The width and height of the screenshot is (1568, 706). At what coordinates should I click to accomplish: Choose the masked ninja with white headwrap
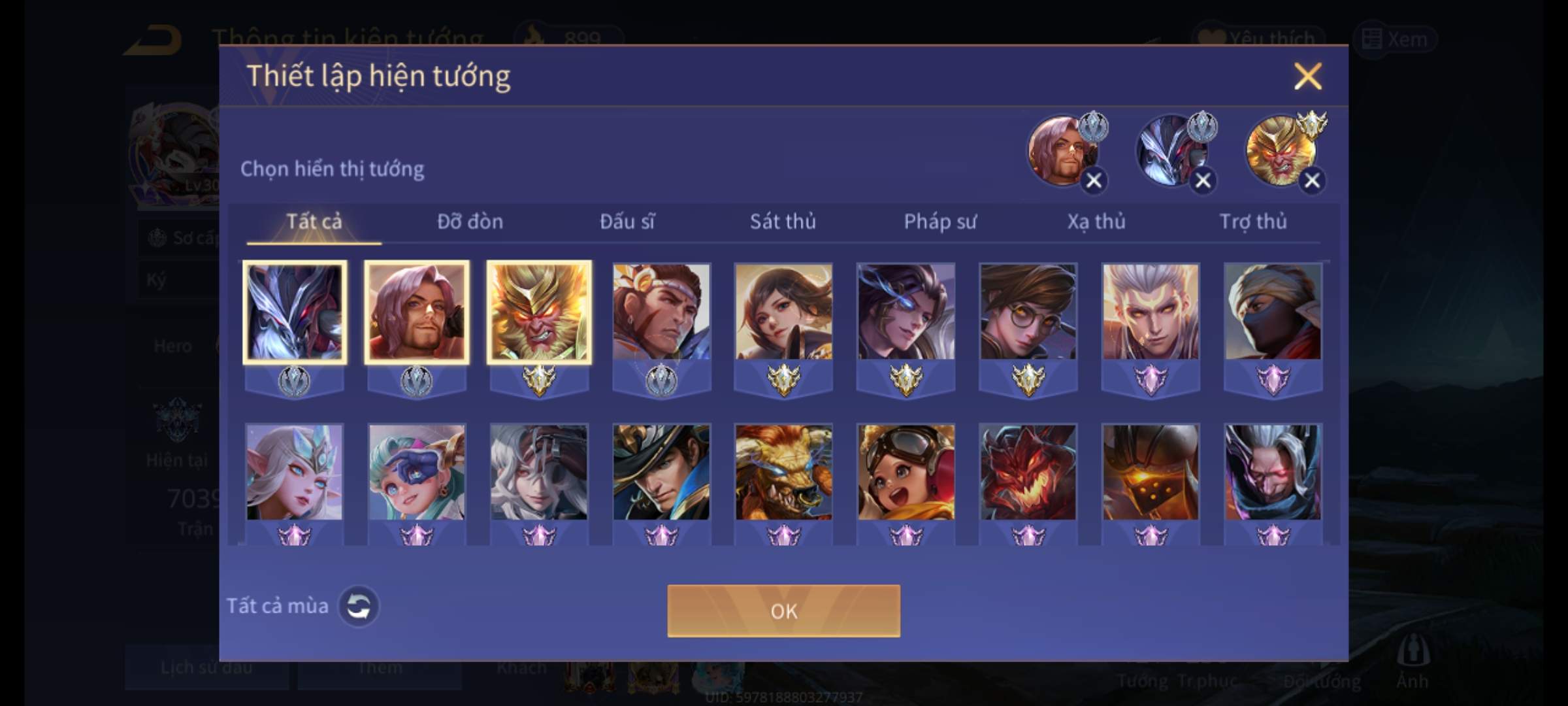point(1273,312)
